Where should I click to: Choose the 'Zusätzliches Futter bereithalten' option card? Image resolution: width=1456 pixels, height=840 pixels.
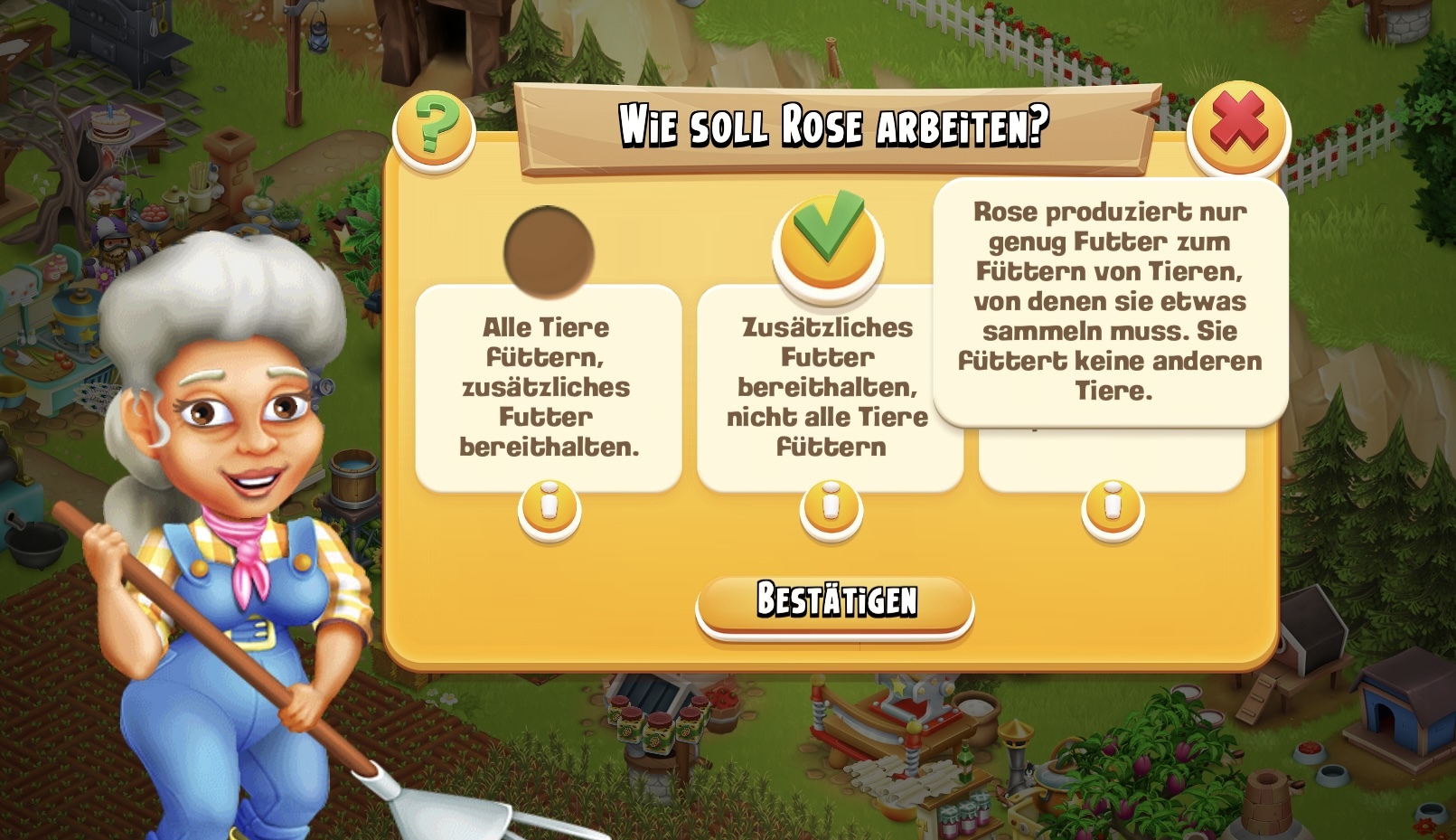pyautogui.click(x=828, y=387)
